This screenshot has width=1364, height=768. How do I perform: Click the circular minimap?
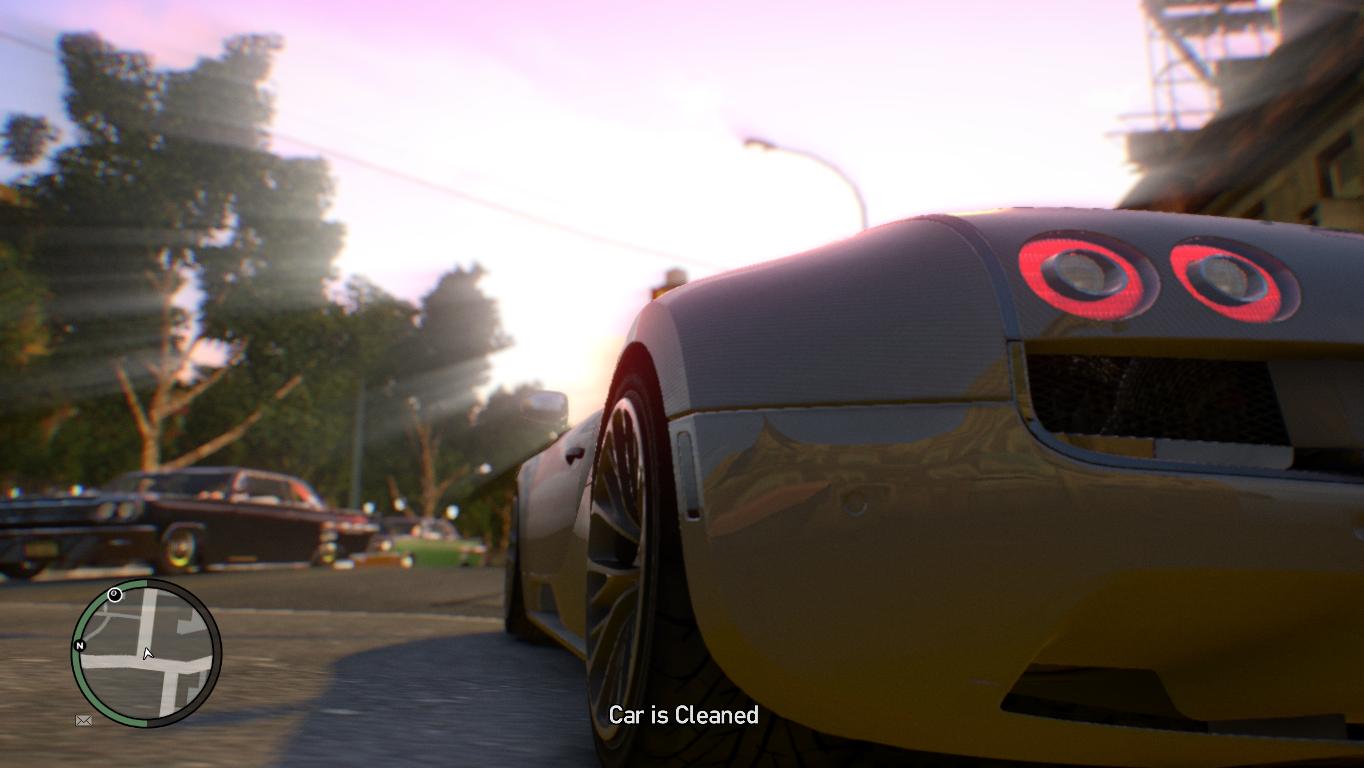146,653
